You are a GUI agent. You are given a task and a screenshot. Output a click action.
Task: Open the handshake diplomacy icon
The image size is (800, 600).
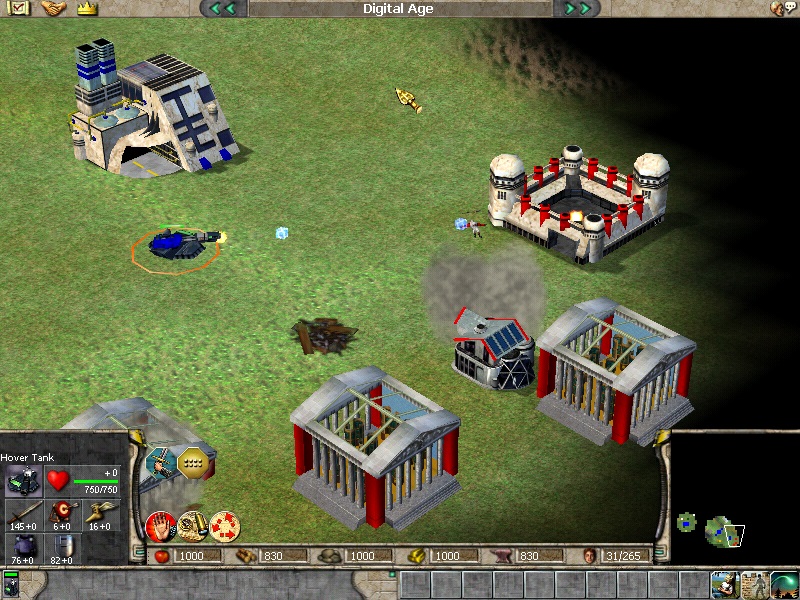click(53, 8)
